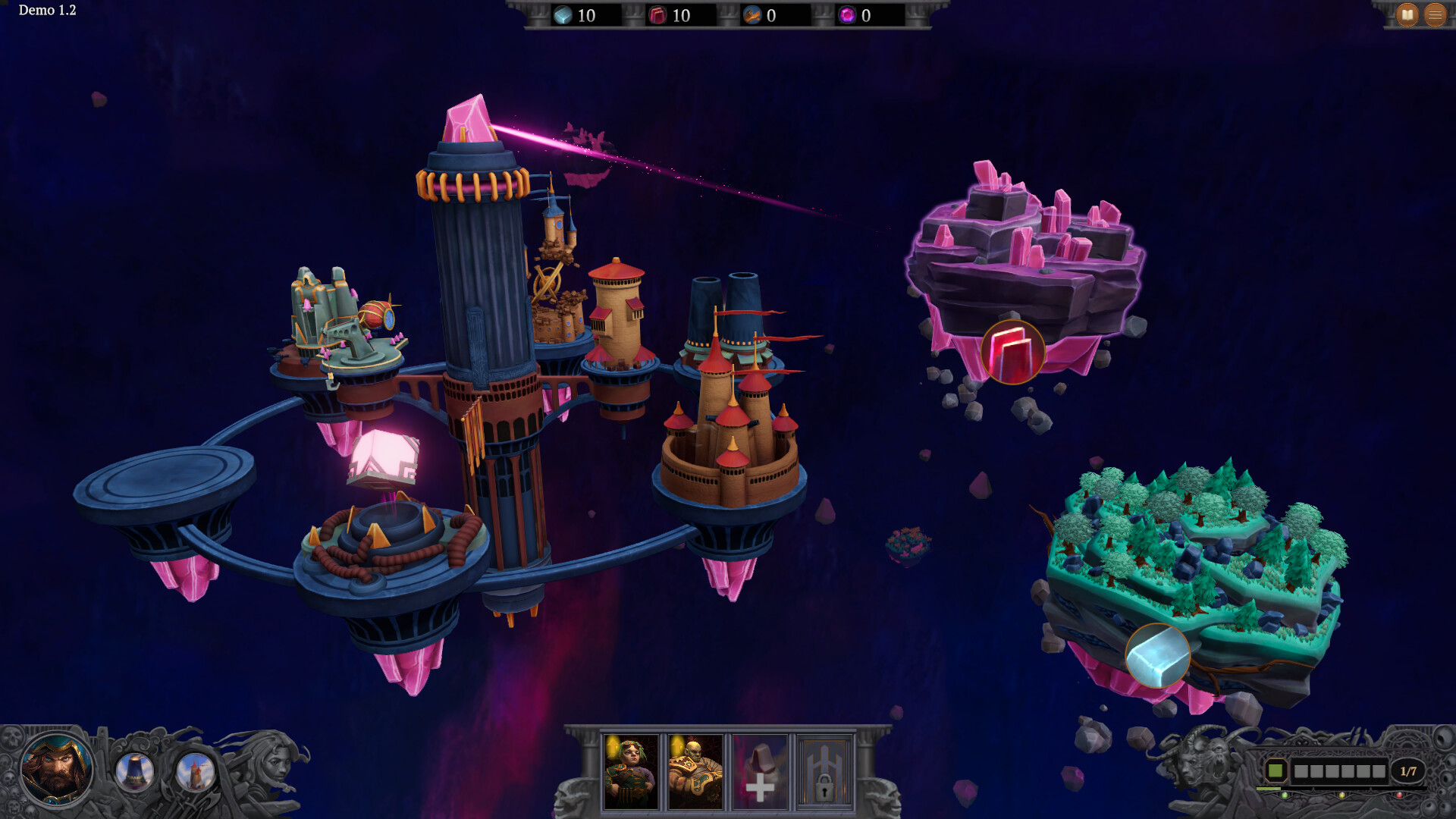
Task: Click the locked padlock unit slot
Action: [x=824, y=771]
